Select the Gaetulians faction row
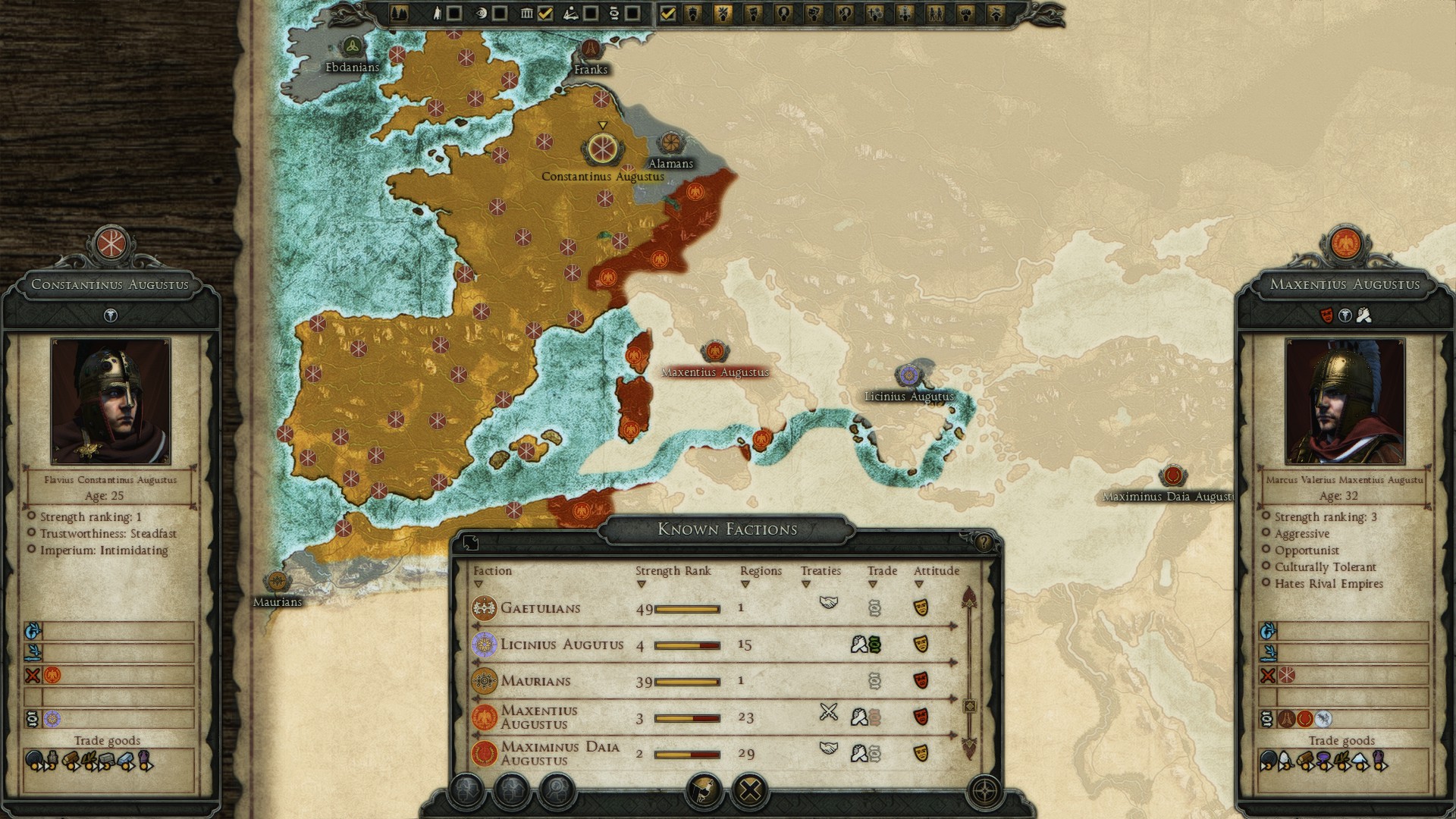The width and height of the screenshot is (1456, 819). coord(540,608)
